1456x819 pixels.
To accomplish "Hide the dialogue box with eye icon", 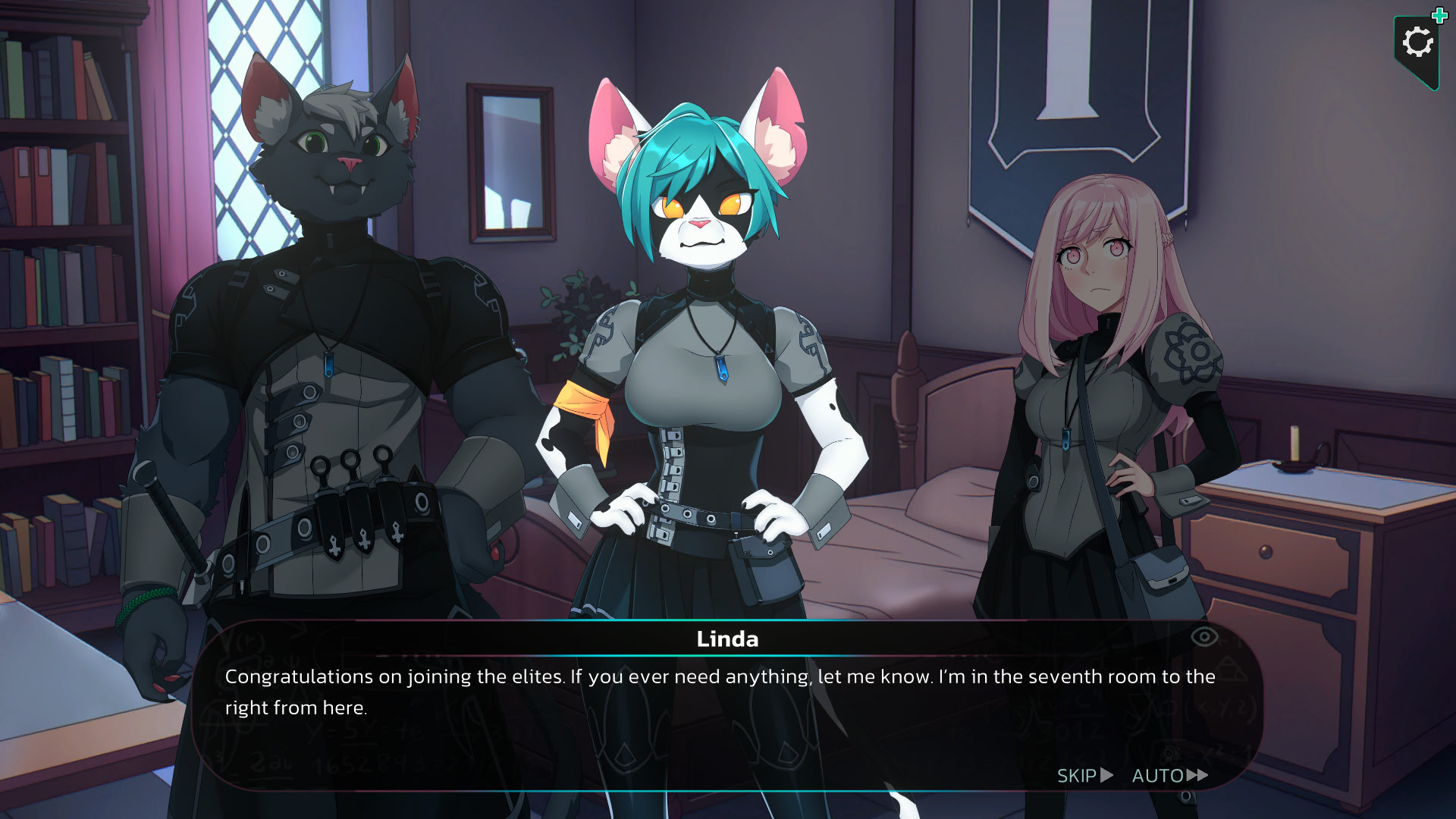I will point(1204,637).
